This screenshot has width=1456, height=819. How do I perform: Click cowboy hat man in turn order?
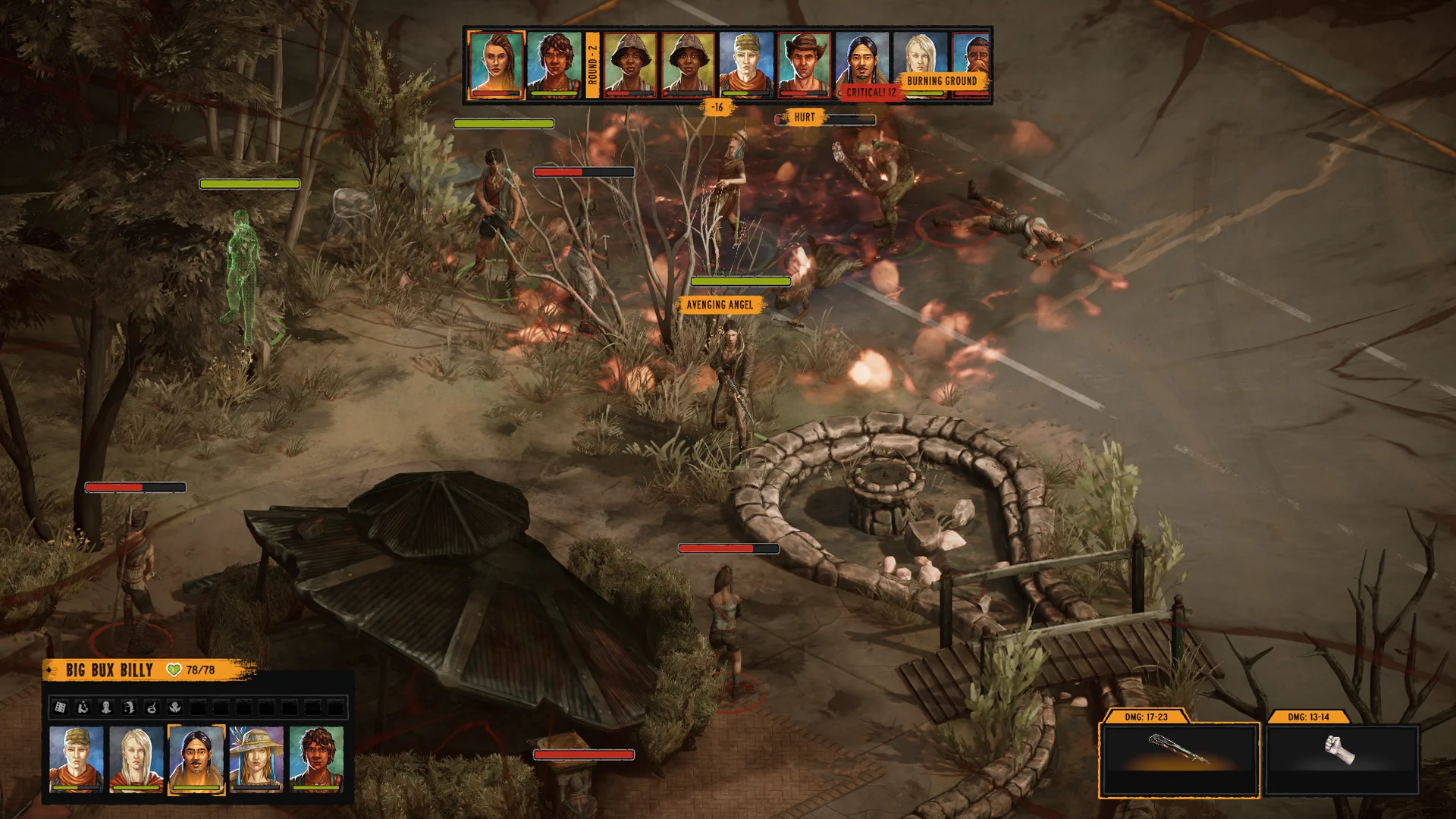point(804,64)
